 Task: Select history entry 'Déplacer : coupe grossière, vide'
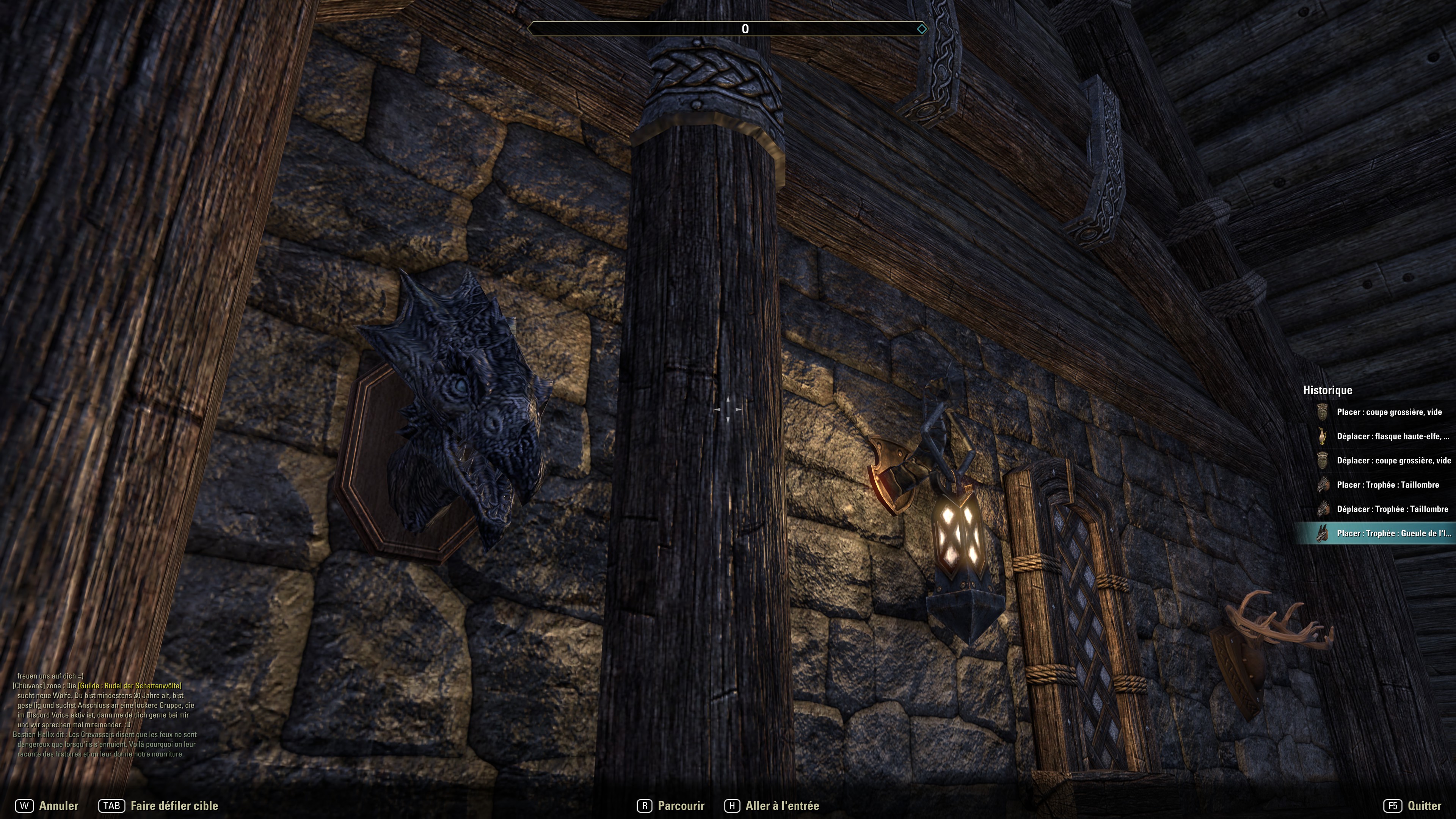tap(1393, 461)
